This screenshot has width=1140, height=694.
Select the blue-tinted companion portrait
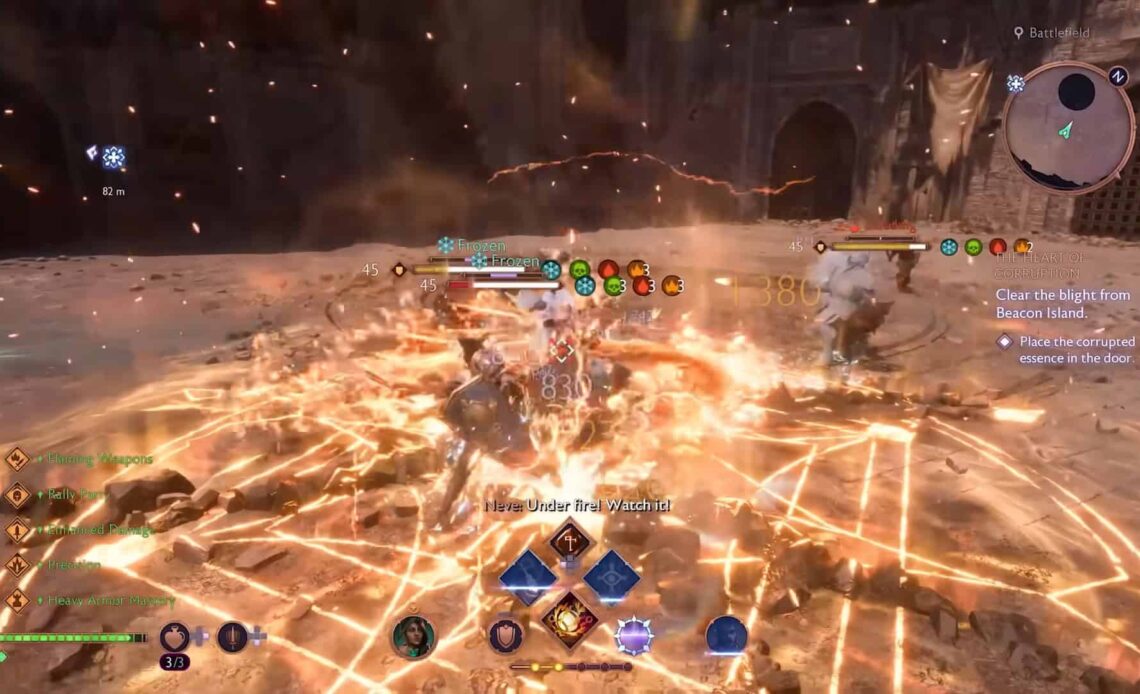click(726, 636)
